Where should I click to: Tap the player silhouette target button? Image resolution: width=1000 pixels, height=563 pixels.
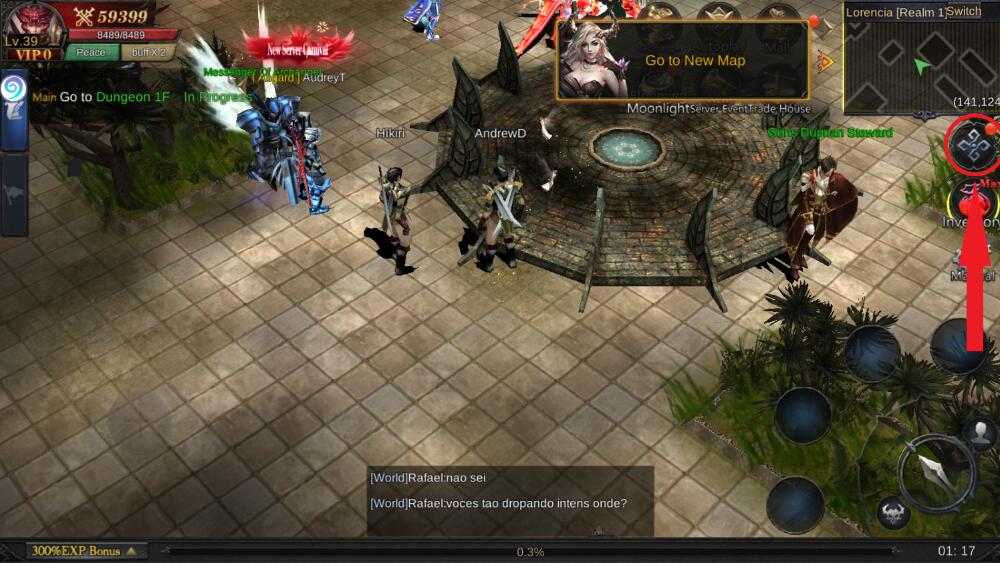pyautogui.click(x=980, y=432)
